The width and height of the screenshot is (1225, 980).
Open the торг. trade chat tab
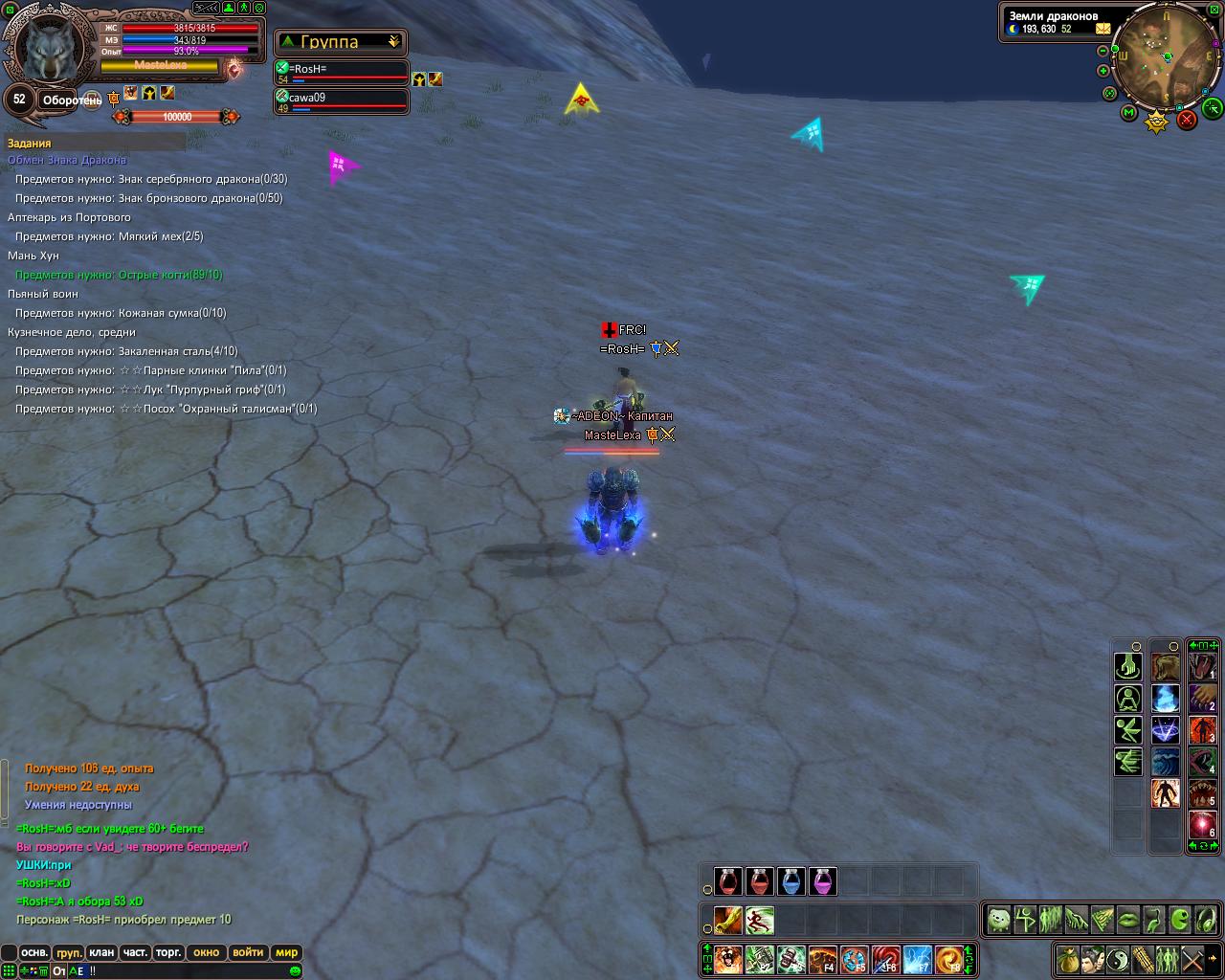[168, 952]
